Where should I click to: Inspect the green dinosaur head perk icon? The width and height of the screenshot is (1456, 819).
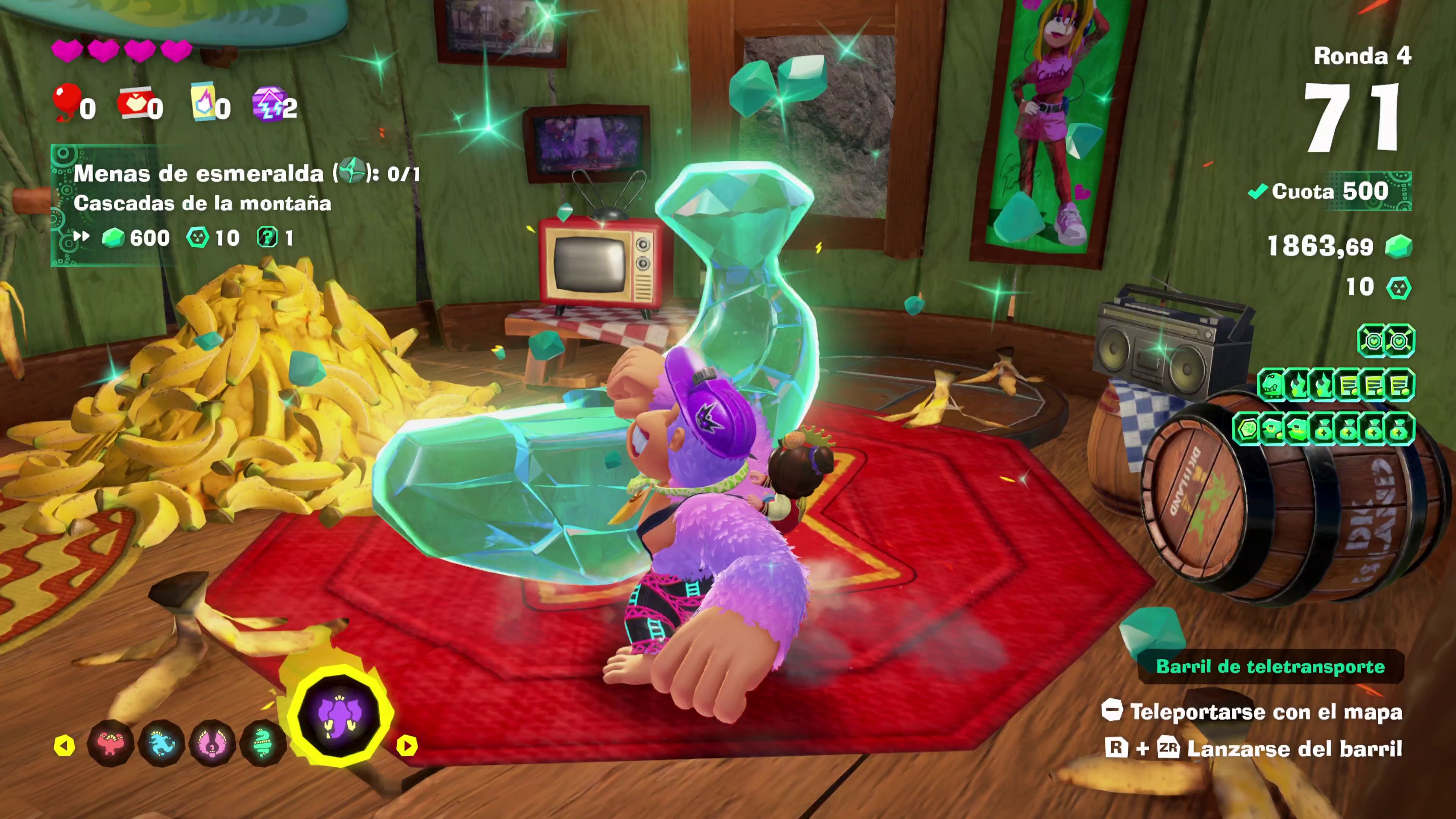[x=1271, y=386]
